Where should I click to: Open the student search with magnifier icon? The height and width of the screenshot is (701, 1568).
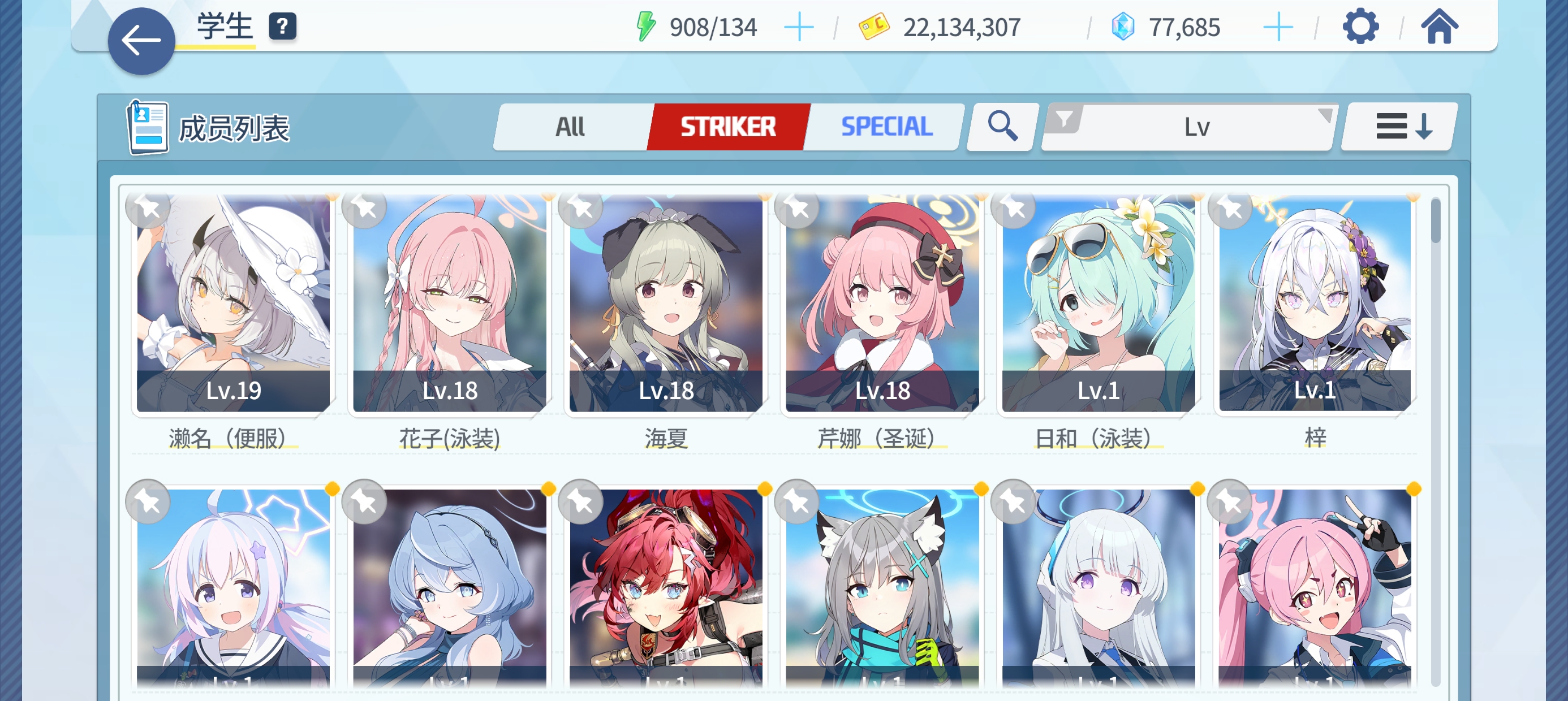pos(1000,127)
